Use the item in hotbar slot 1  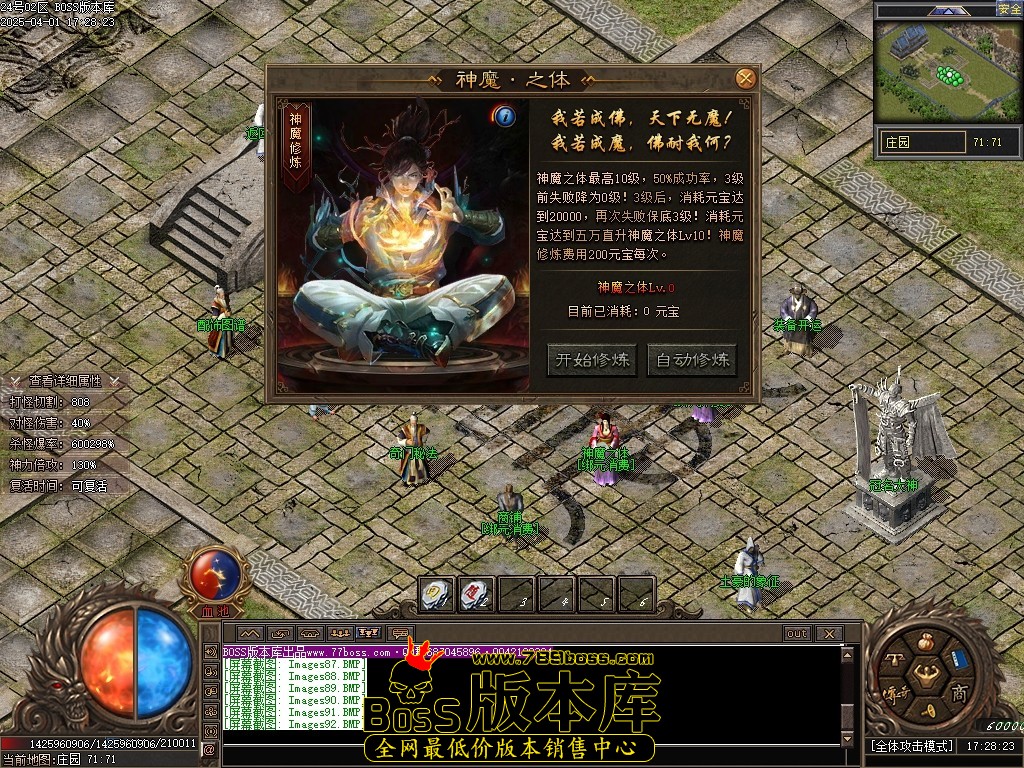(436, 594)
